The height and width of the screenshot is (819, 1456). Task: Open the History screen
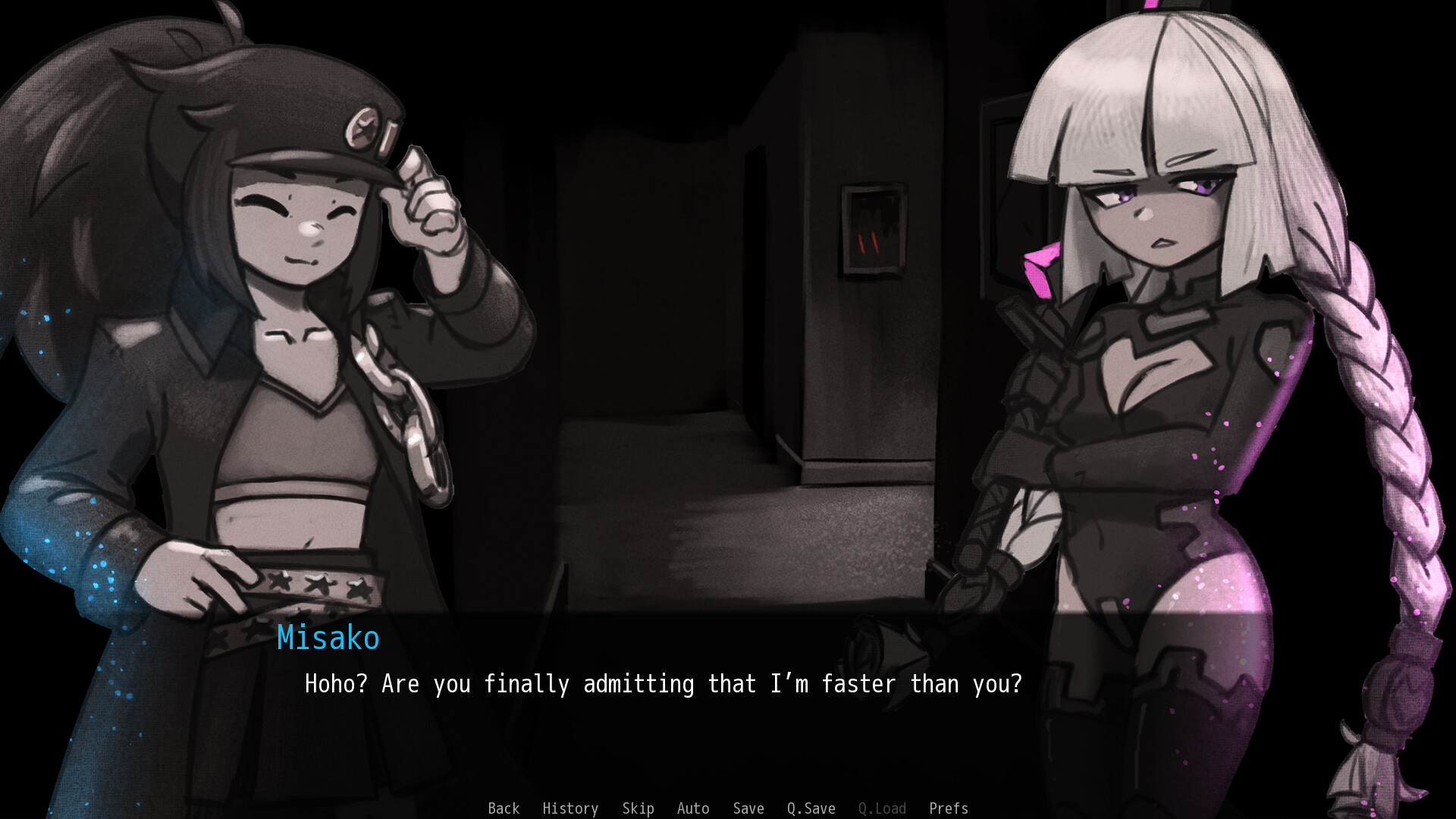tap(570, 808)
